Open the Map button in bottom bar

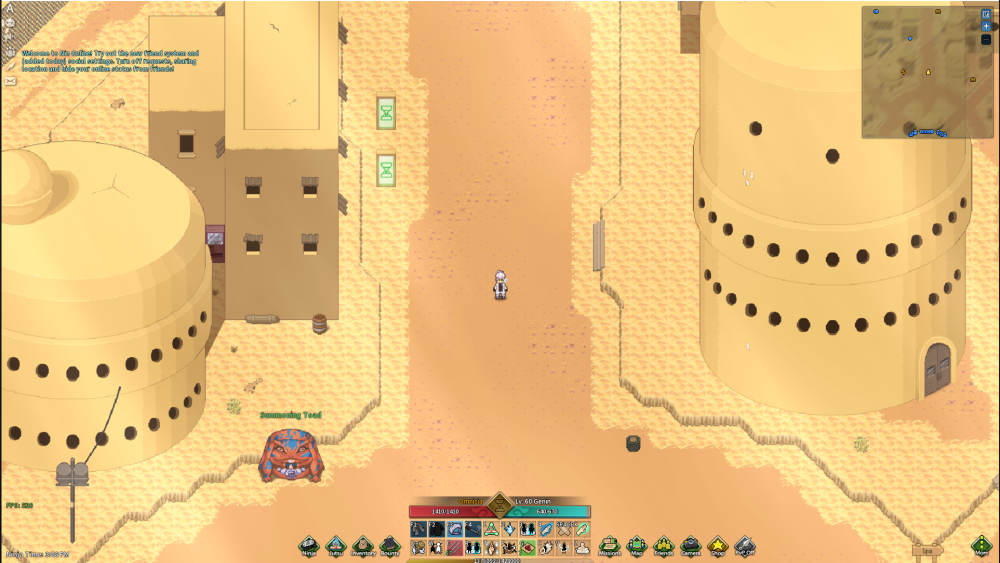[637, 546]
